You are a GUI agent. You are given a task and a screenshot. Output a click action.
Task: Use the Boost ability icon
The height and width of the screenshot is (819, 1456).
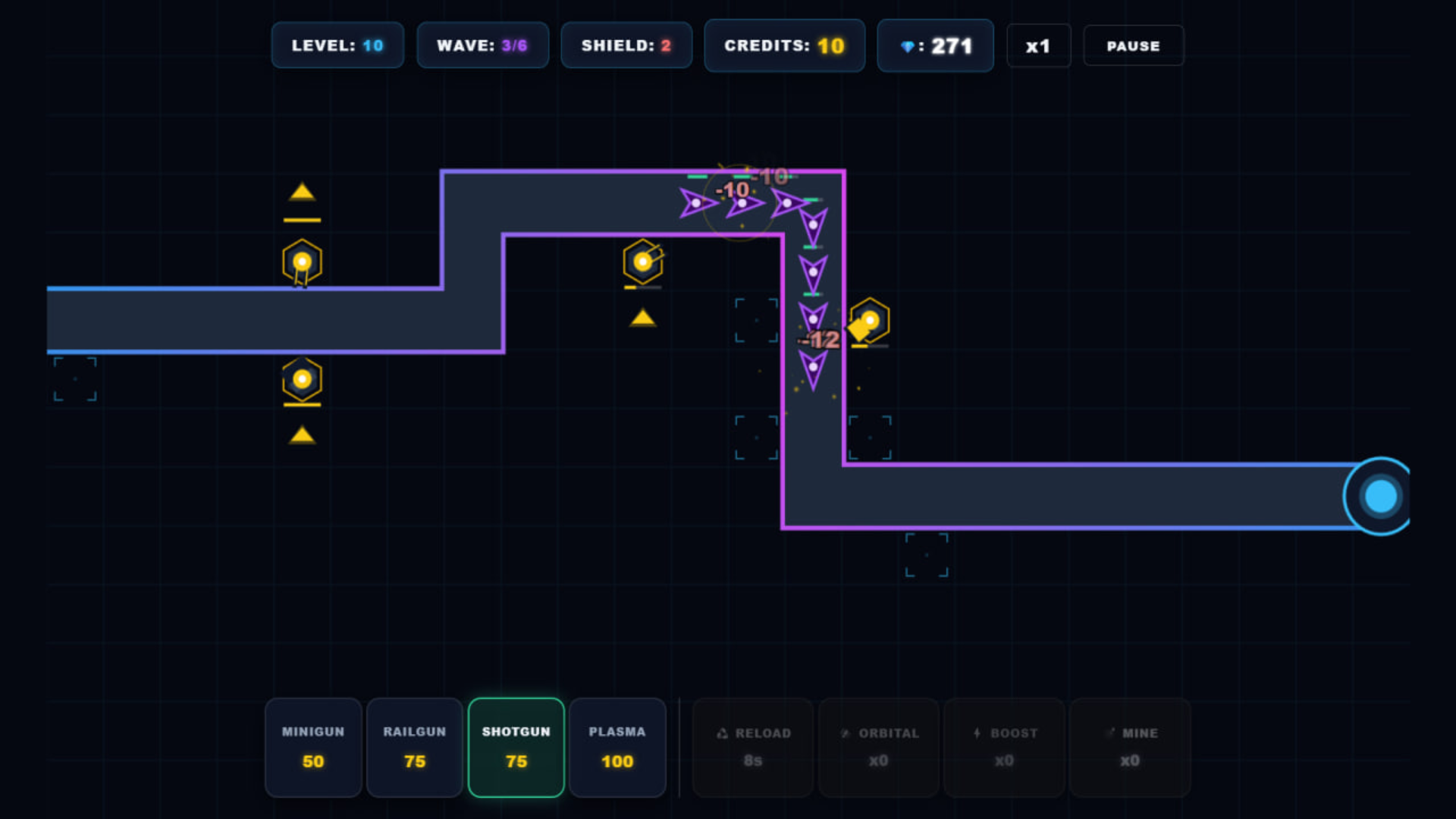pyautogui.click(x=1004, y=747)
